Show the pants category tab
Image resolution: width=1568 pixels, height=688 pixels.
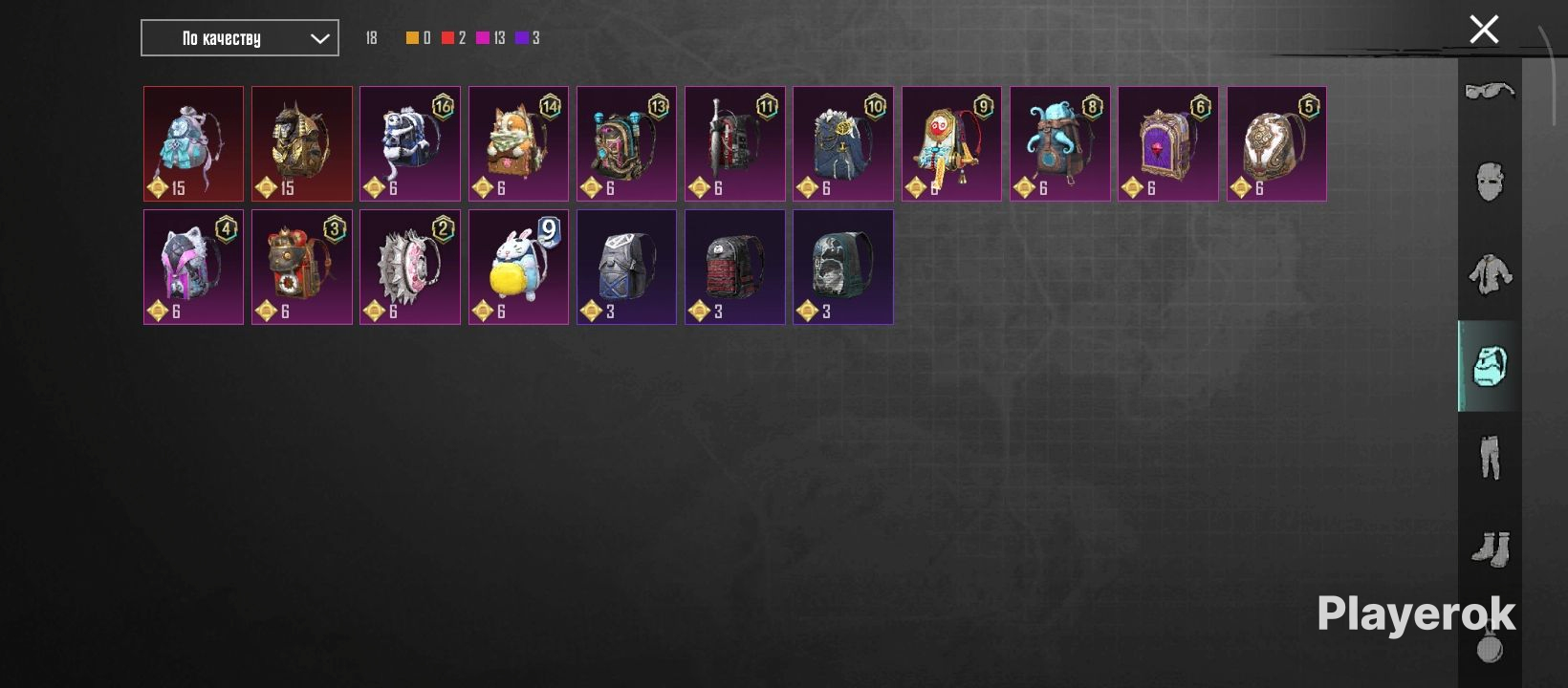pos(1490,457)
